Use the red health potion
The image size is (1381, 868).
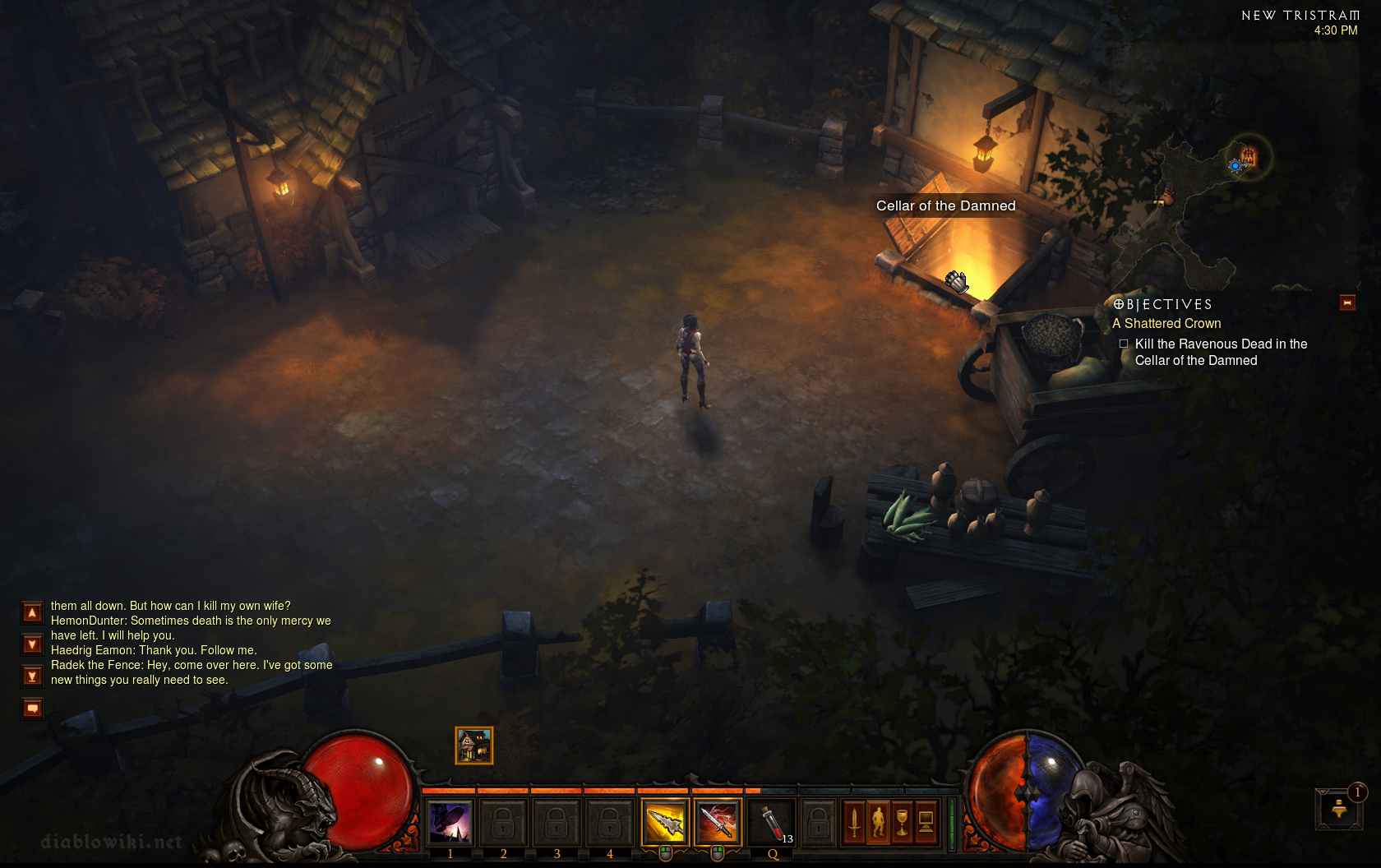772,822
